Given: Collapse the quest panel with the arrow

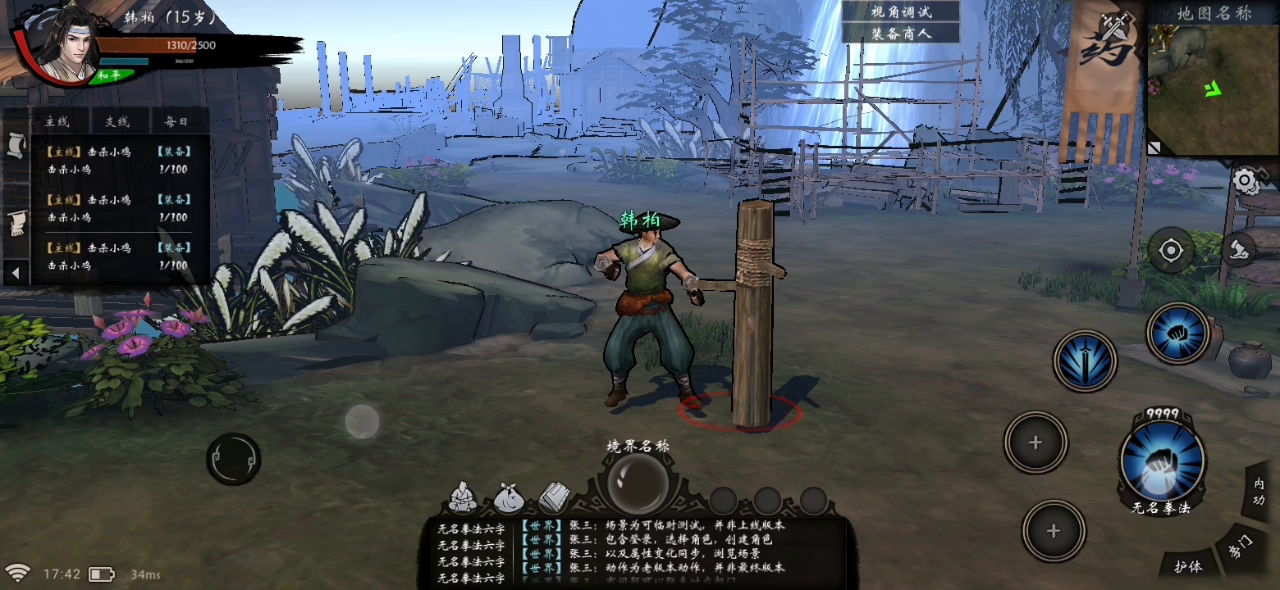Looking at the screenshot, I should tap(15, 272).
